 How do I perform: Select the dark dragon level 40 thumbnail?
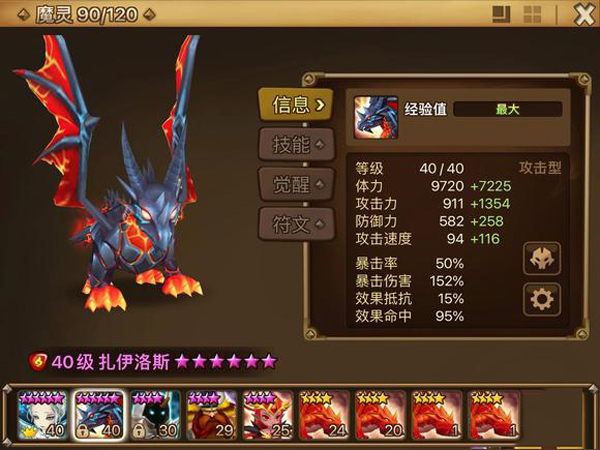point(99,416)
